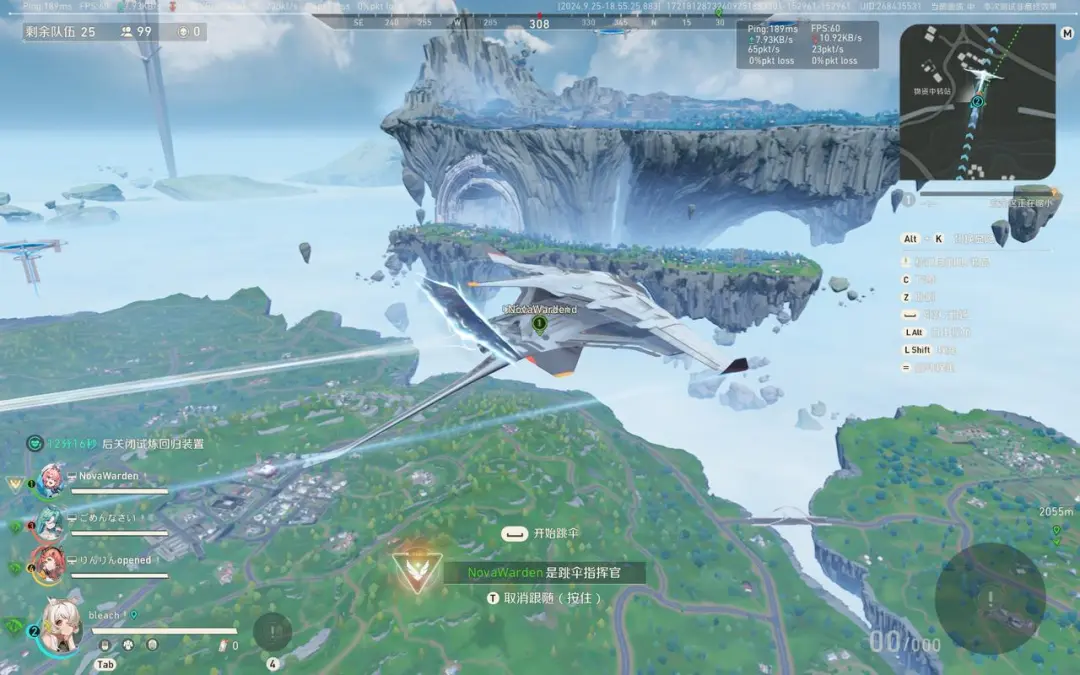1080x675 pixels.
Task: Select teammate りんりんopened's portrait
Action: tap(48, 565)
